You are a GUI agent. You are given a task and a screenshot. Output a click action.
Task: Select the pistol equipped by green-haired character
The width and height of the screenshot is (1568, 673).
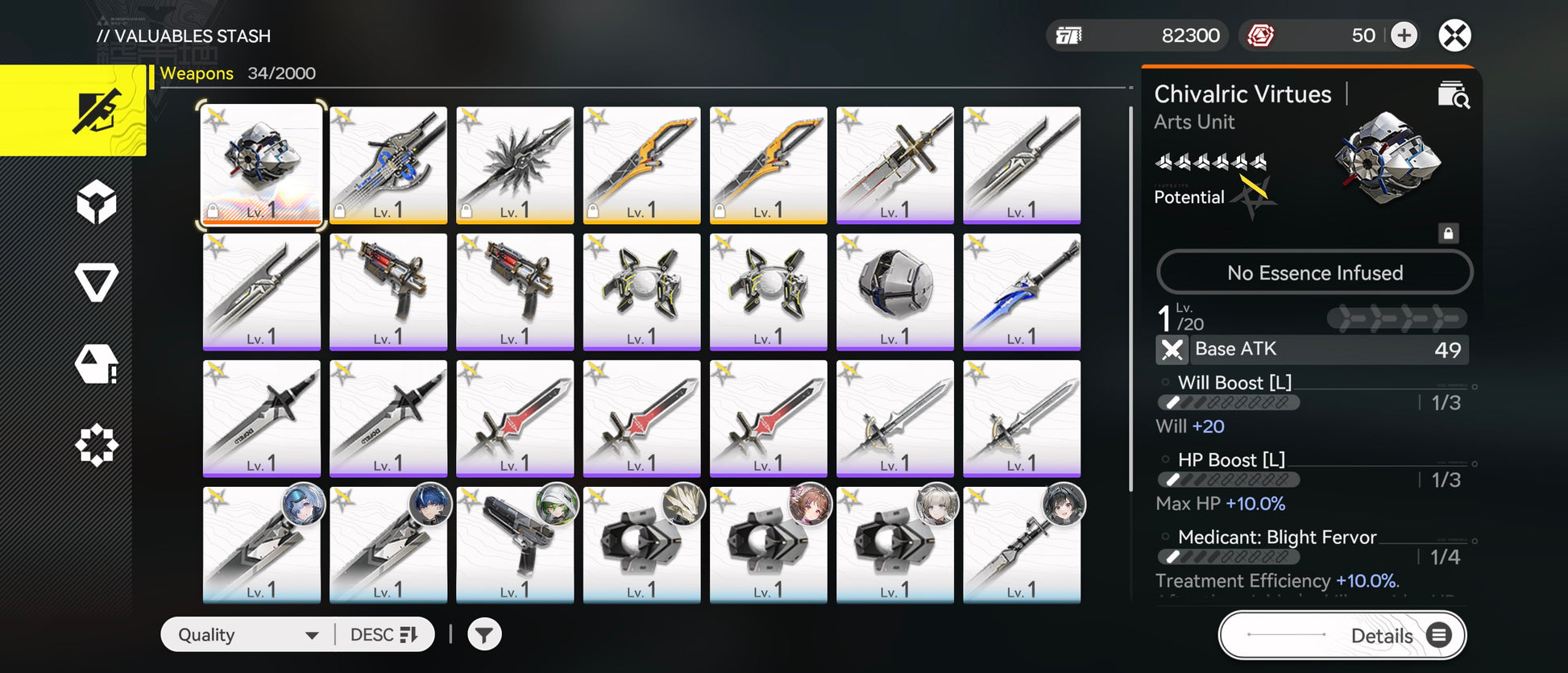coord(515,545)
